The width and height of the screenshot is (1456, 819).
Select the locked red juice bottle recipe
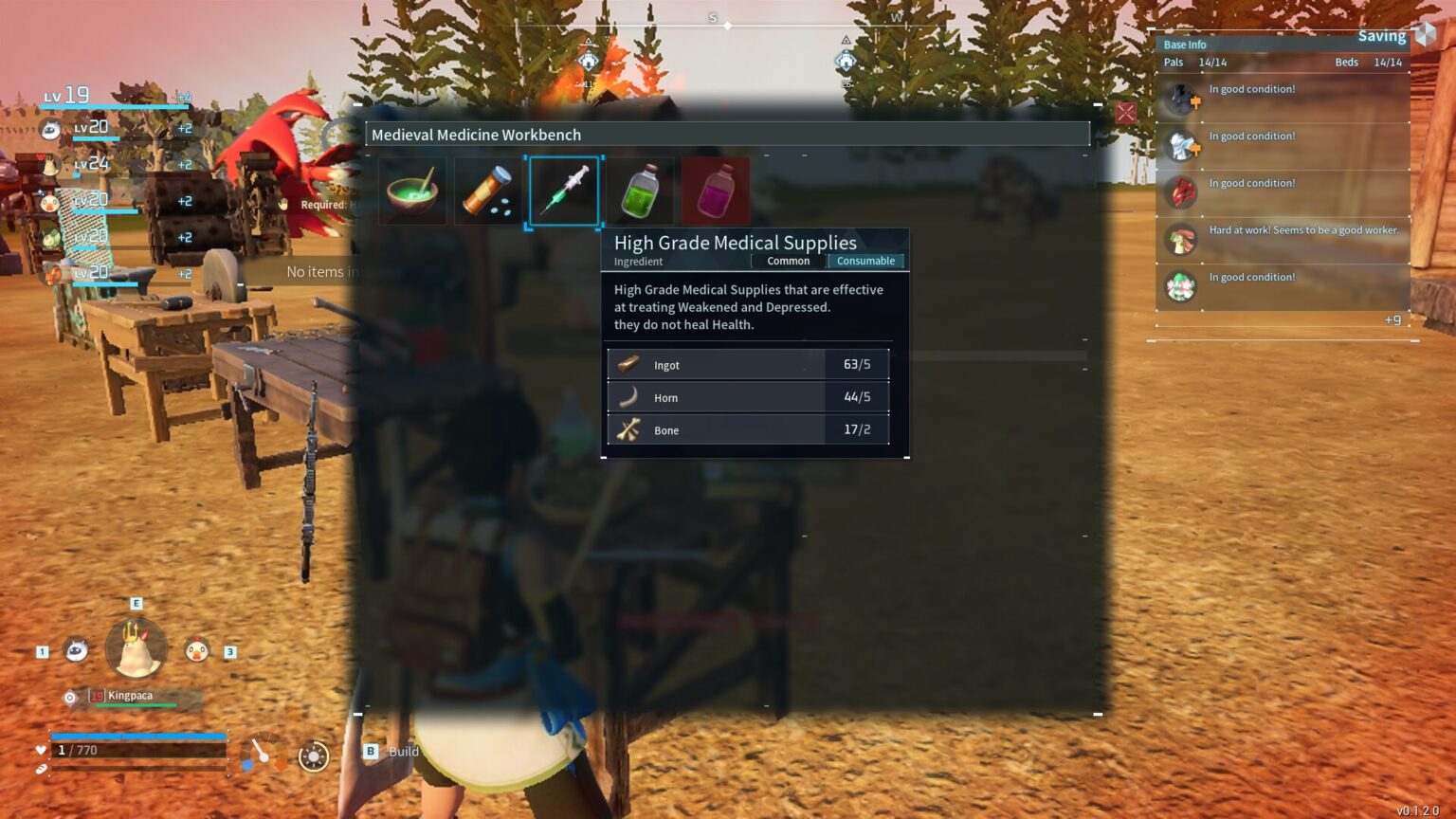click(716, 190)
